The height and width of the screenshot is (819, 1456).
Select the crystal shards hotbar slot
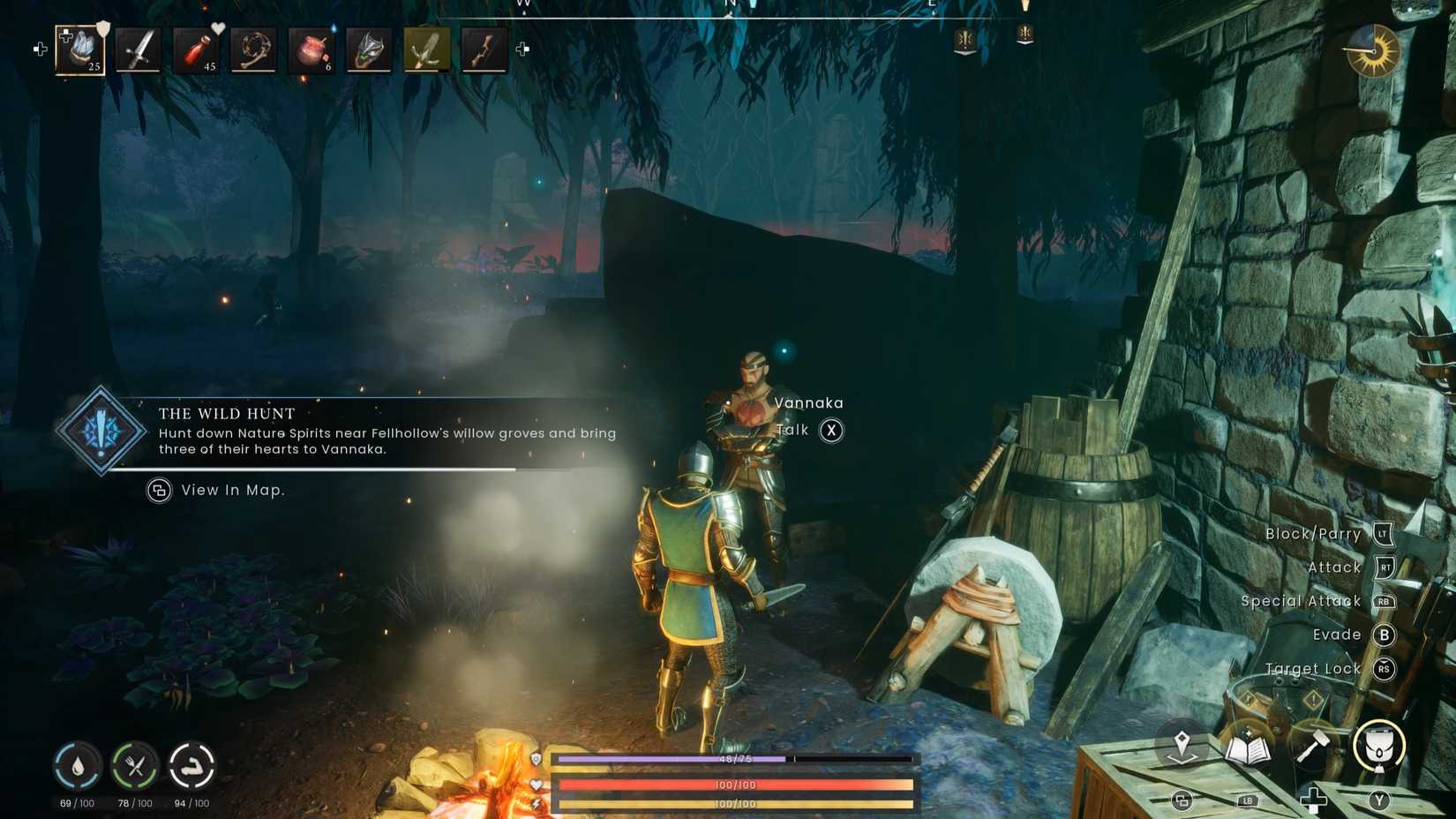pyautogui.click(x=81, y=50)
